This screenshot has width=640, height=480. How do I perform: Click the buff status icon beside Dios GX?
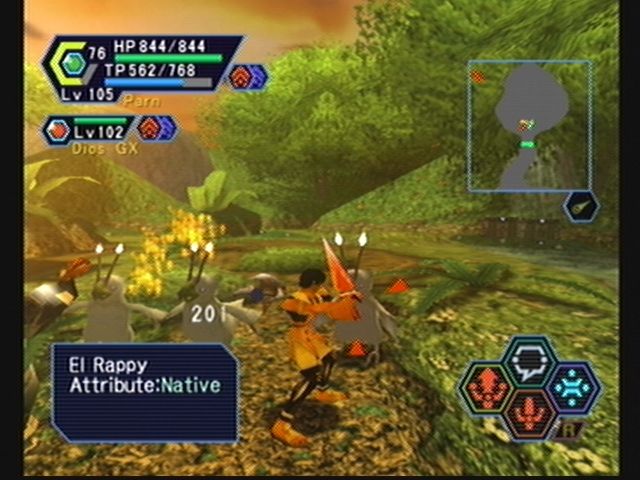point(157,128)
